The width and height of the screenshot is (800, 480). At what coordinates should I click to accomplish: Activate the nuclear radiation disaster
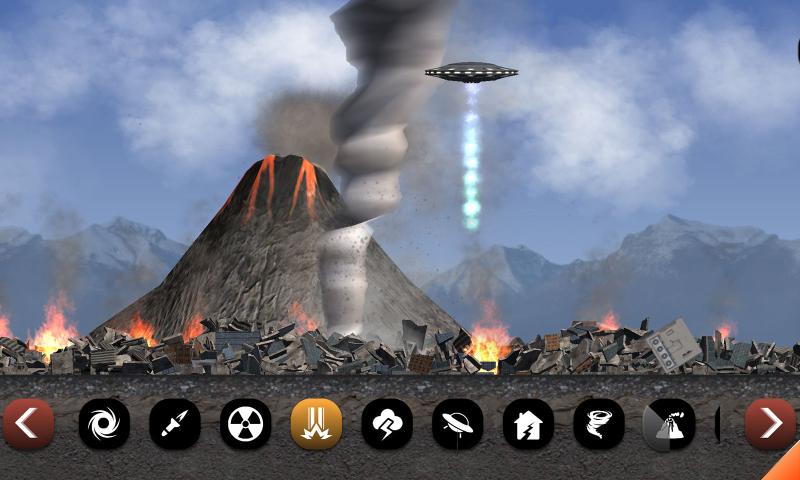pos(245,424)
